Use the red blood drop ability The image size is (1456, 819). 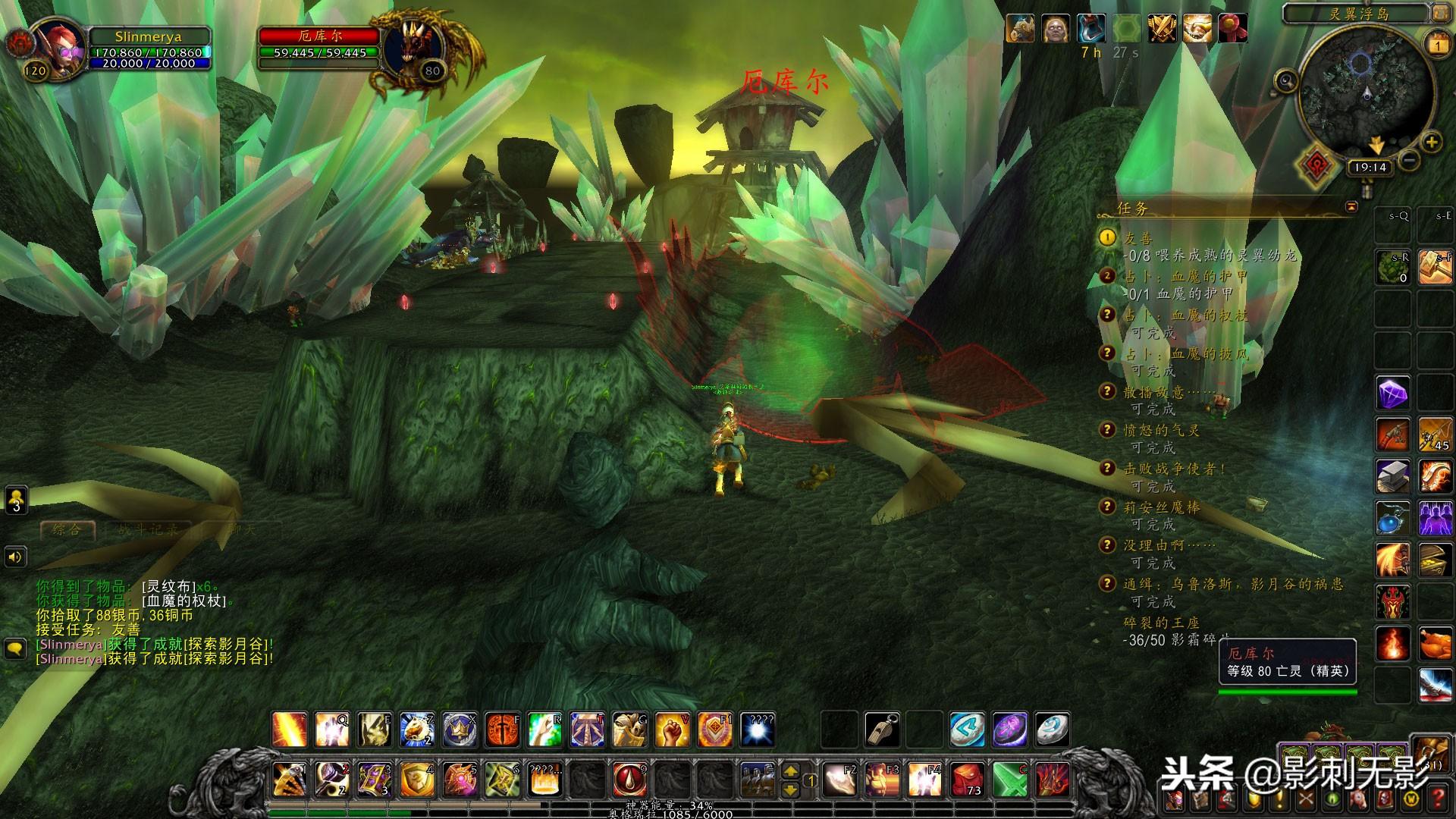tap(629, 779)
